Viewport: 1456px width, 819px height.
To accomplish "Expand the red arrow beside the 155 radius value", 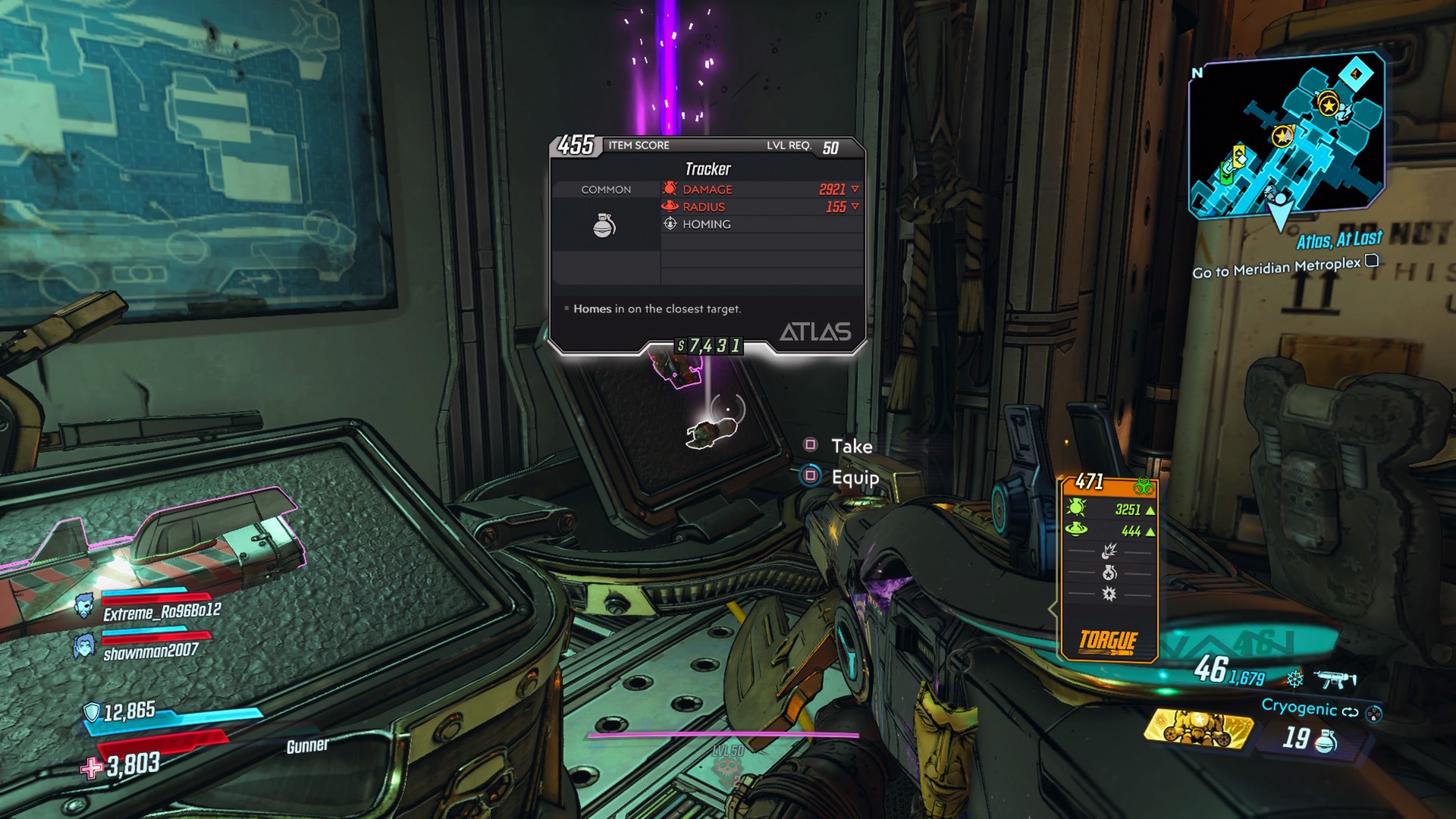I will click(x=854, y=206).
